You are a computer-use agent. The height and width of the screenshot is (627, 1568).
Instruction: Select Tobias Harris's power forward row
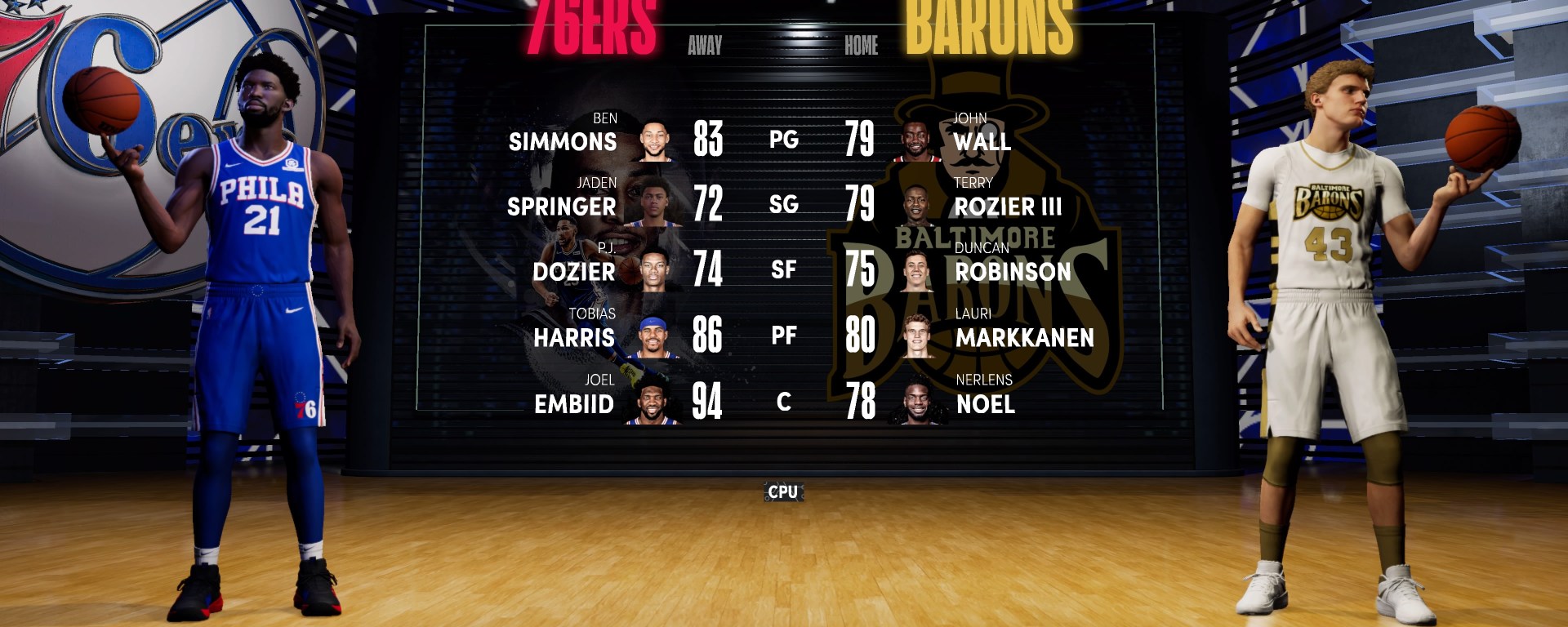(x=573, y=336)
